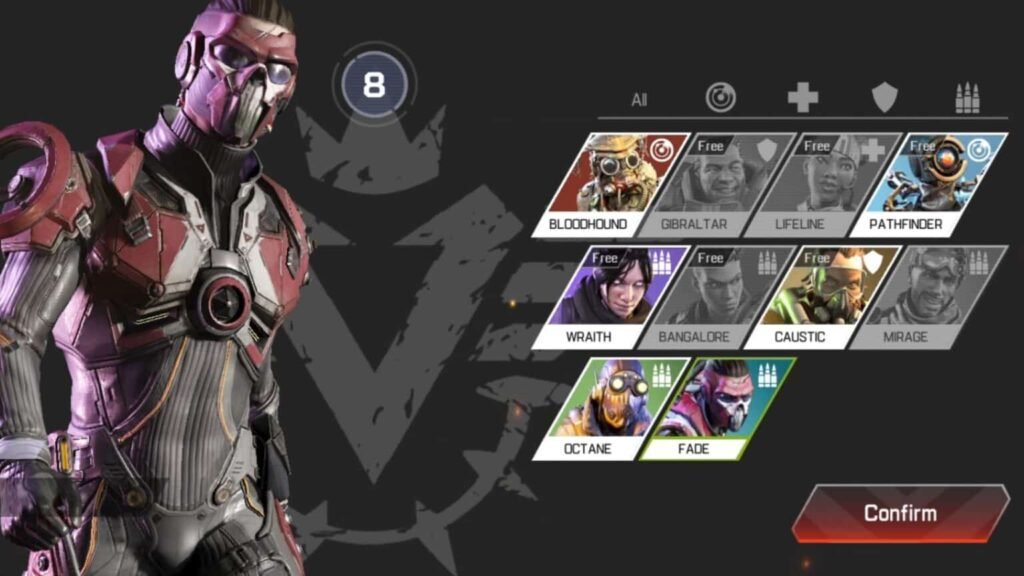Select Pathfinder legend card
Screen dimensions: 1024x576
(928, 185)
